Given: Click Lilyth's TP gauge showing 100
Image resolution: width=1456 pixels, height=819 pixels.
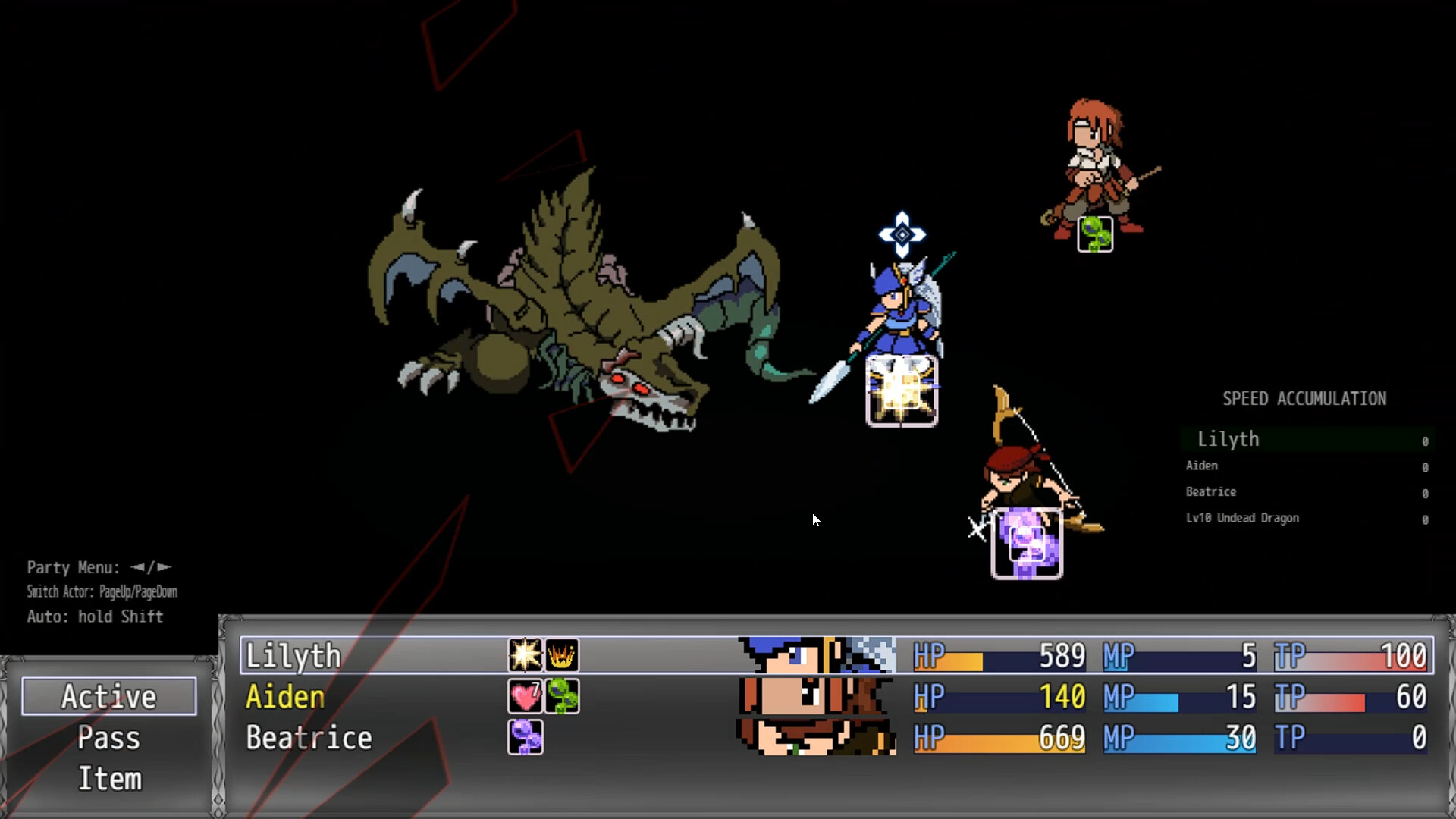Looking at the screenshot, I should [x=1354, y=655].
